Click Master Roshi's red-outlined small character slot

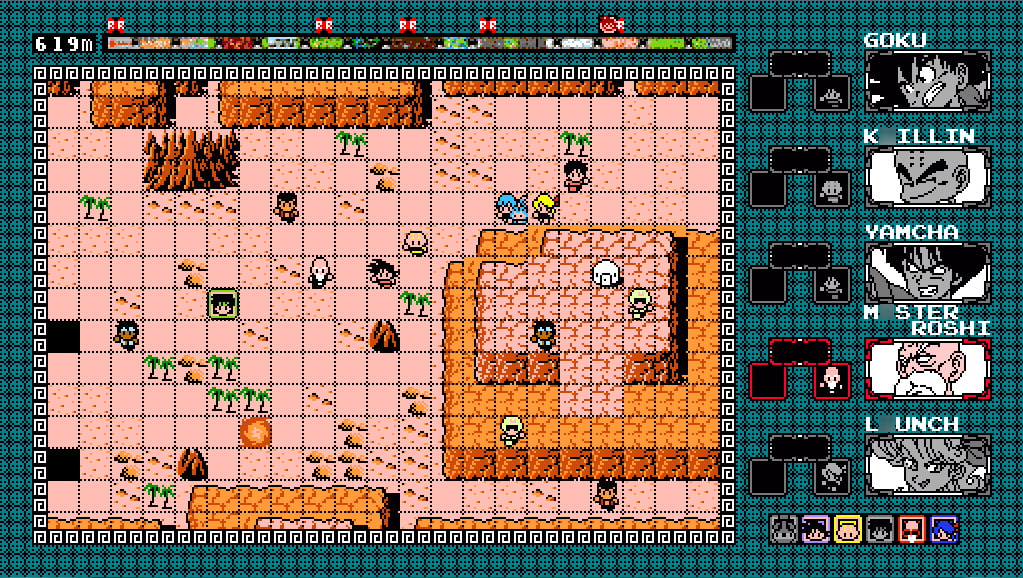[831, 380]
